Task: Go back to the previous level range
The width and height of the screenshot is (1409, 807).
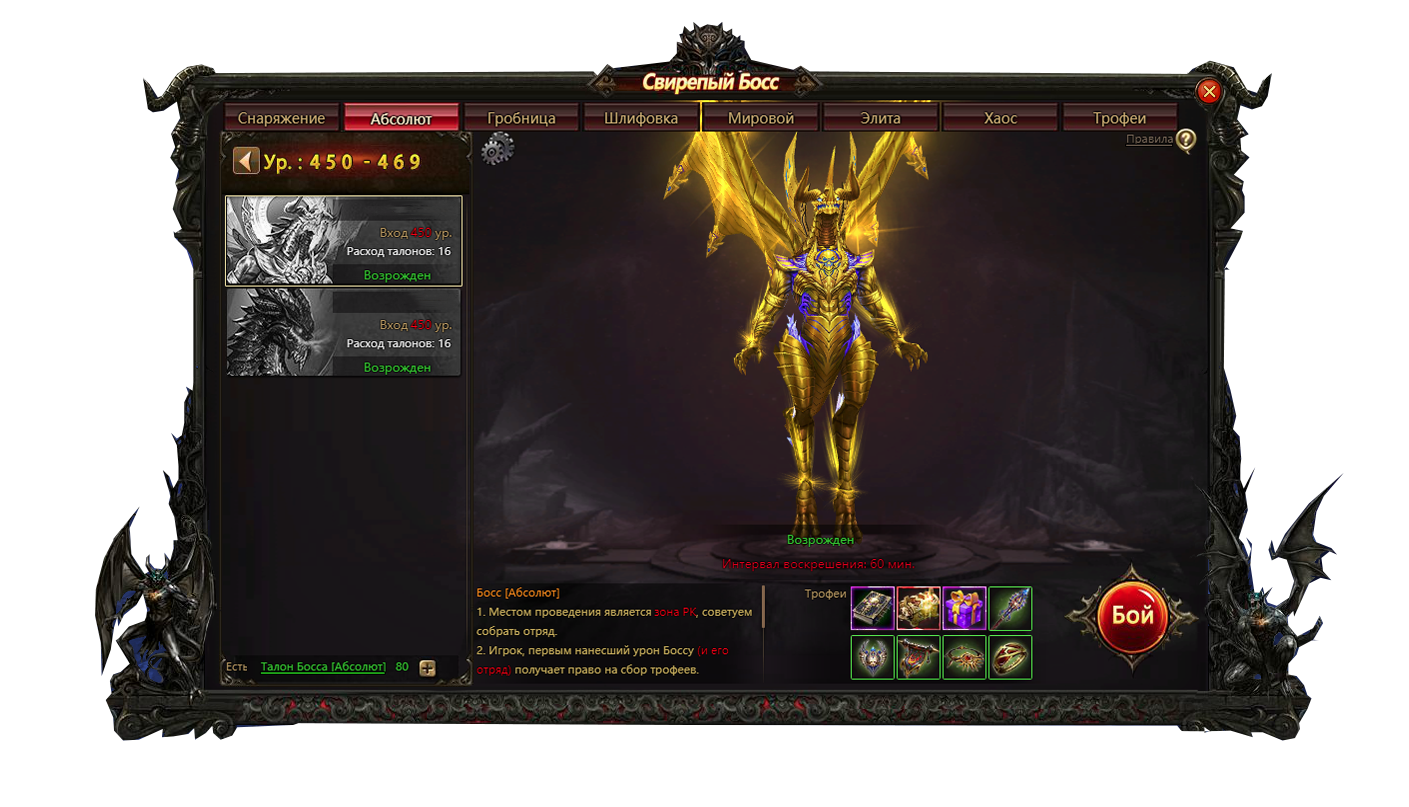Action: tap(245, 161)
